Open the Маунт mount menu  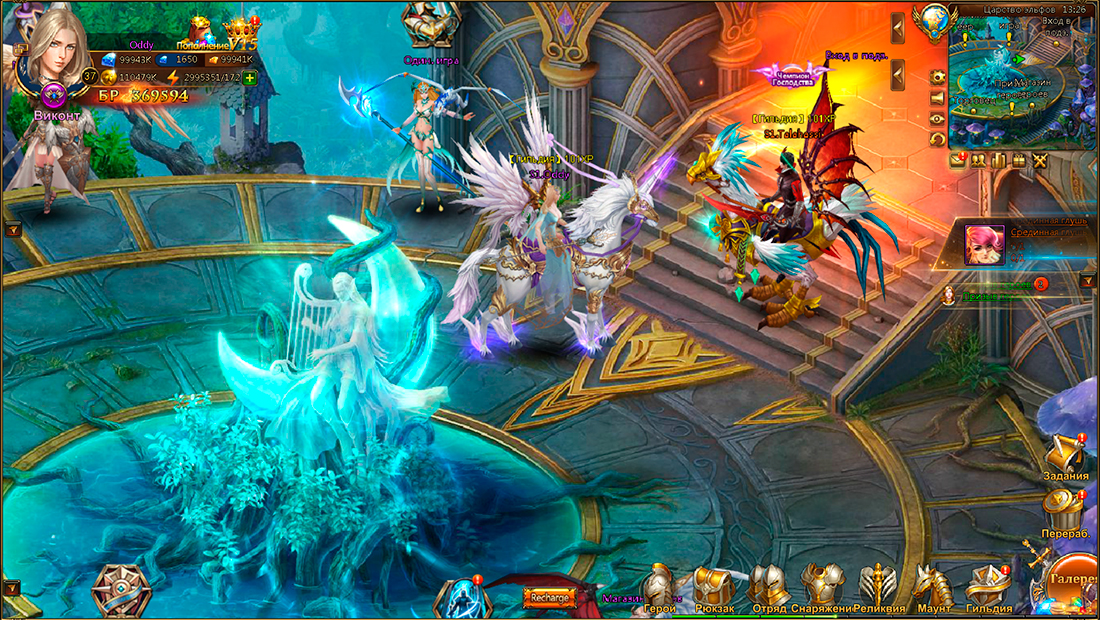click(x=932, y=587)
